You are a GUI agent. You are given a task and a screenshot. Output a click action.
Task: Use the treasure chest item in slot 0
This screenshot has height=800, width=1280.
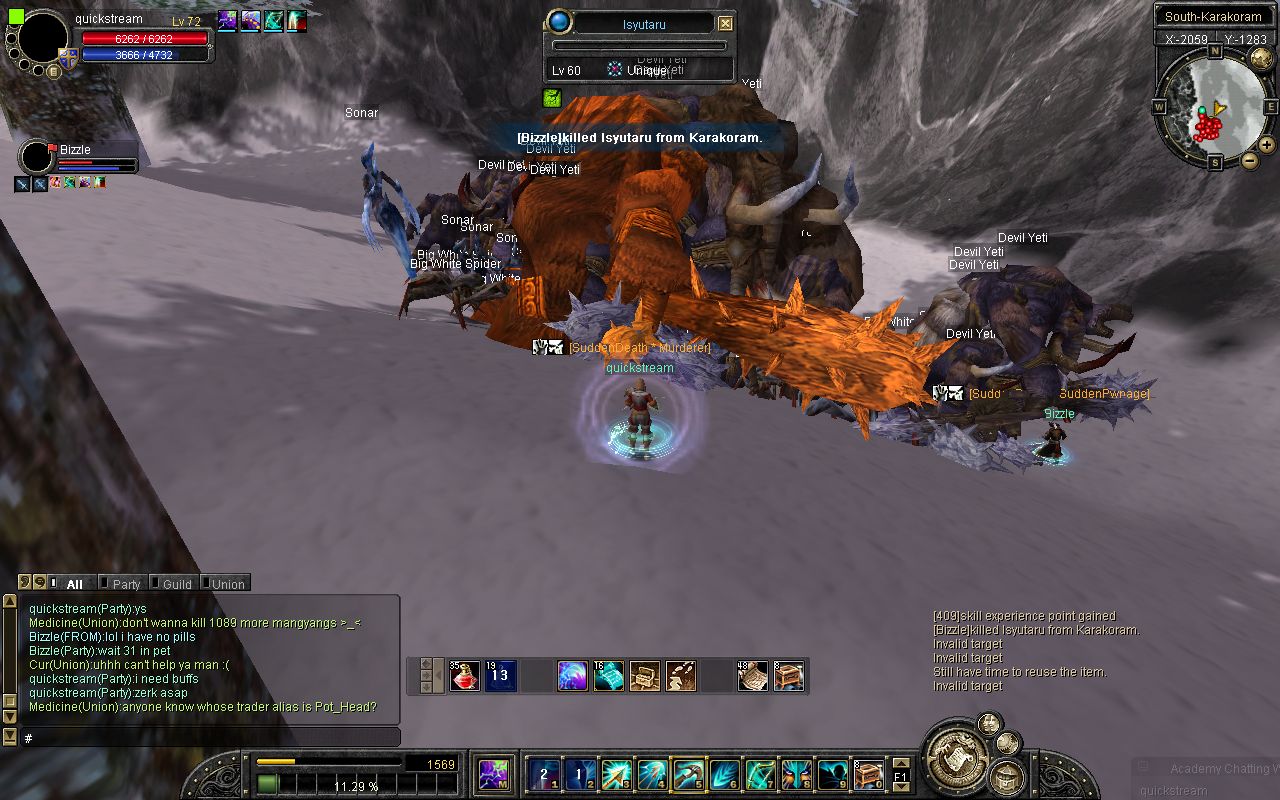click(x=868, y=774)
